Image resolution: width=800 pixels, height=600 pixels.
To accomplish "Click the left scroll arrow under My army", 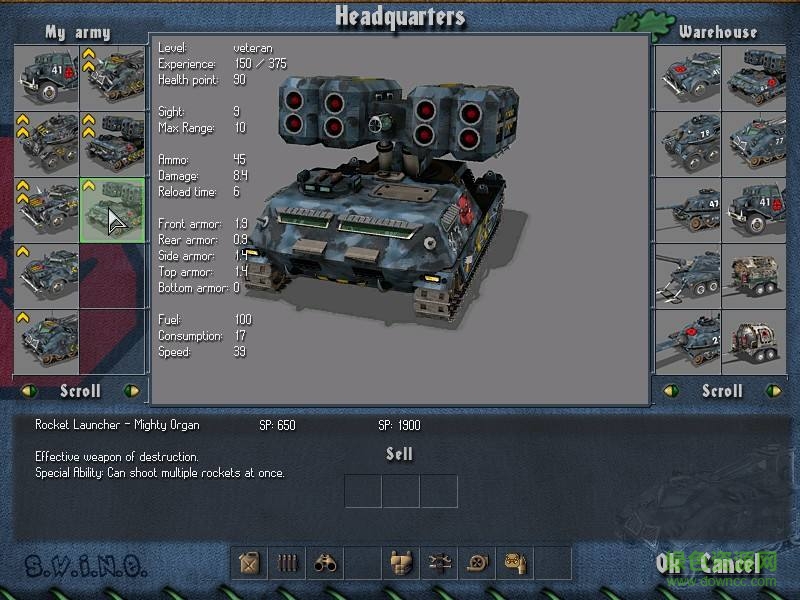I will click(27, 391).
